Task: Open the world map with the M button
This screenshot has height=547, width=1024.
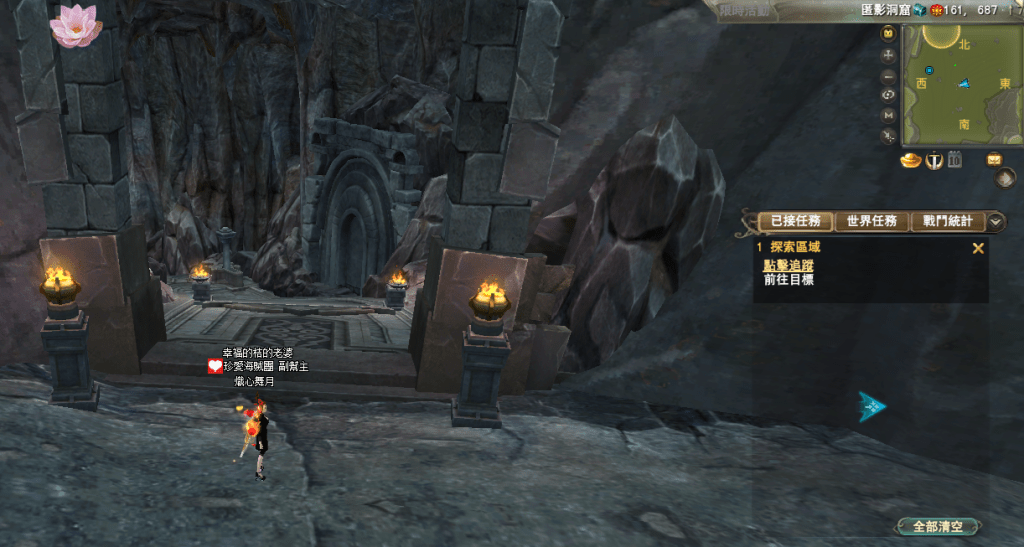Action: [x=888, y=115]
